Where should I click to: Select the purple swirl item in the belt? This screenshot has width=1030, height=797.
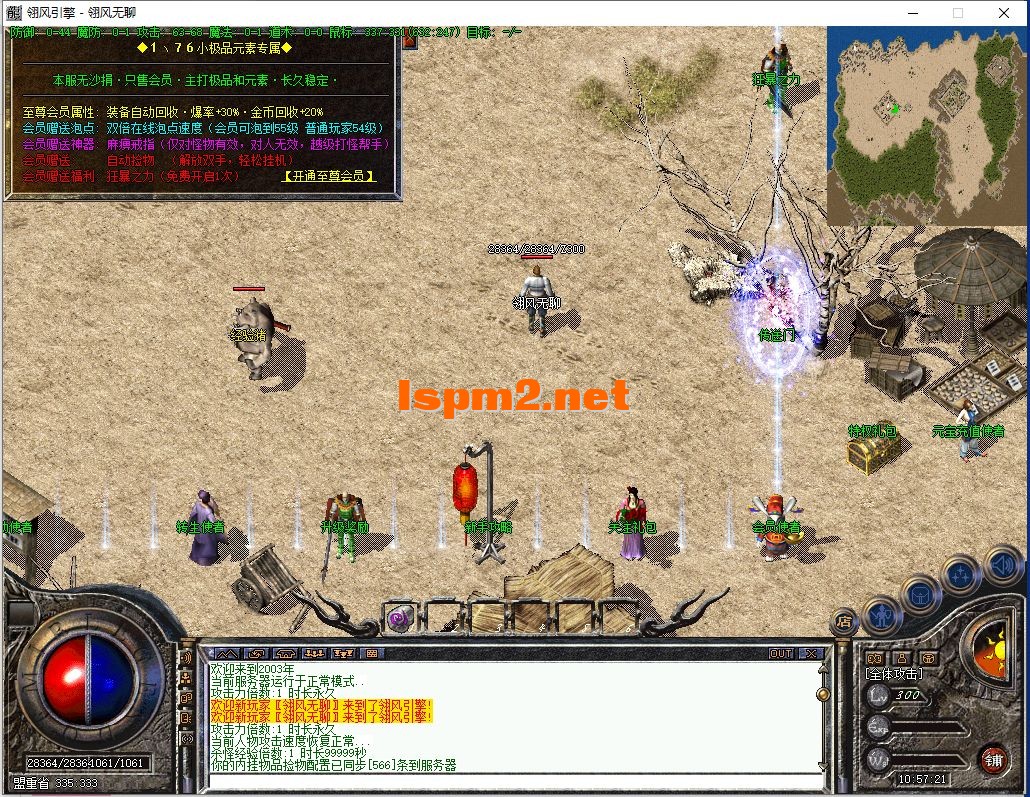point(402,618)
